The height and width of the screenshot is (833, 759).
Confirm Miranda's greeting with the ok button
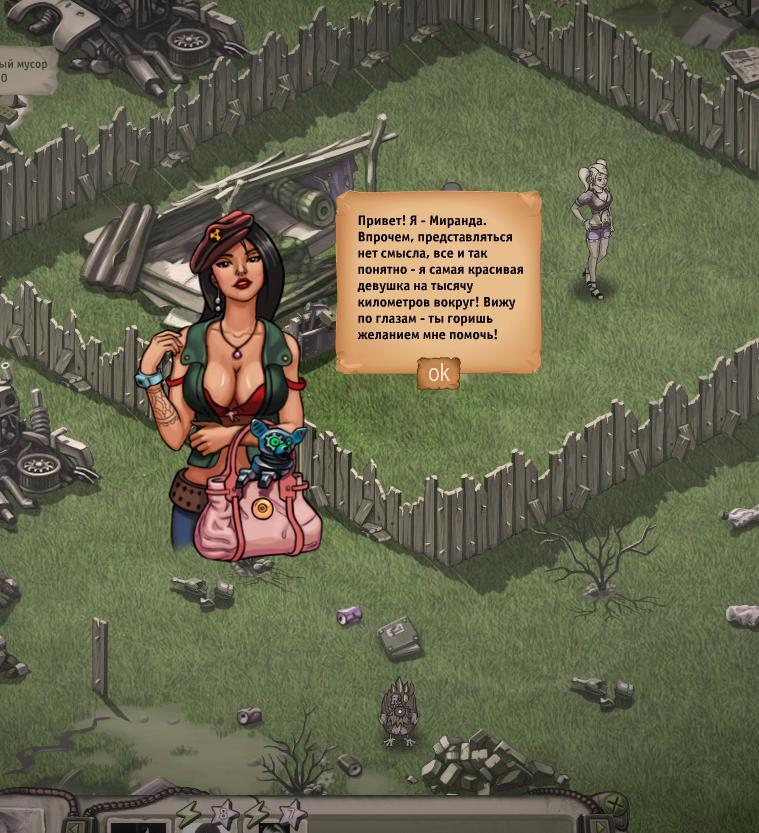[438, 373]
